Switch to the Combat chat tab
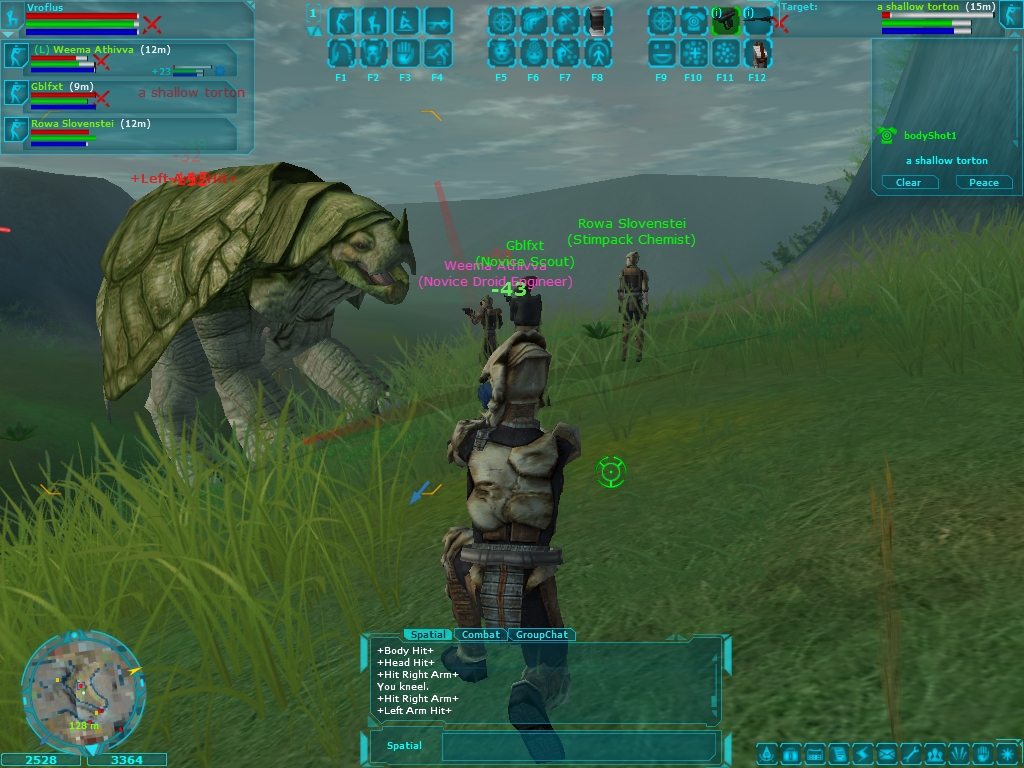The height and width of the screenshot is (768, 1024). click(481, 635)
